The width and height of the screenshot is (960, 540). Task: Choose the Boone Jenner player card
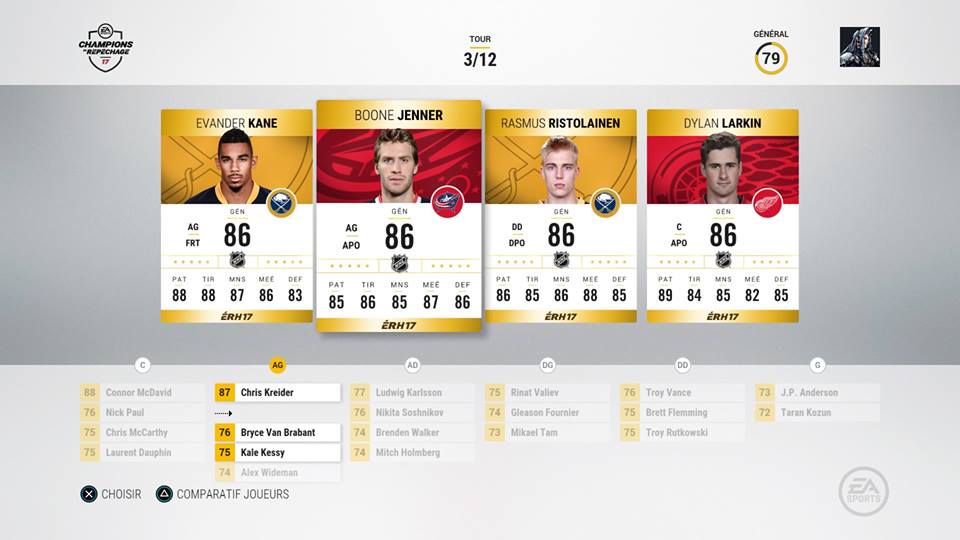399,215
